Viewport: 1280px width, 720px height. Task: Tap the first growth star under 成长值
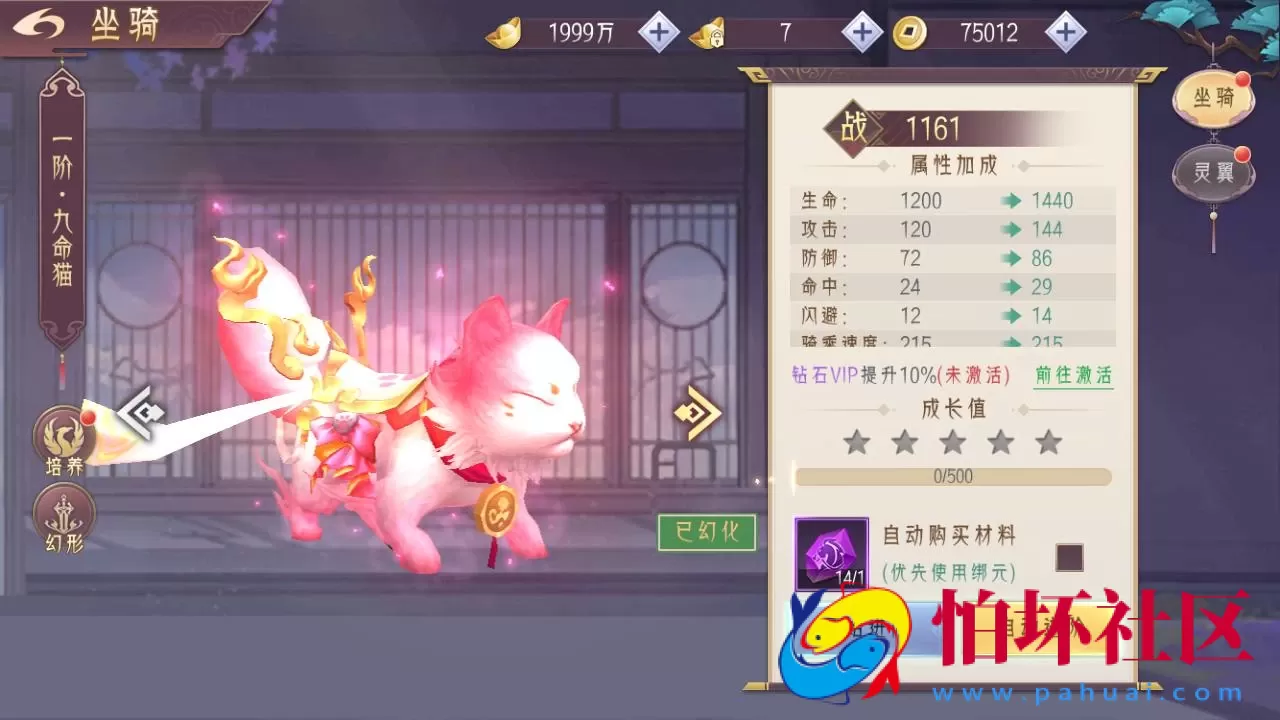point(857,440)
